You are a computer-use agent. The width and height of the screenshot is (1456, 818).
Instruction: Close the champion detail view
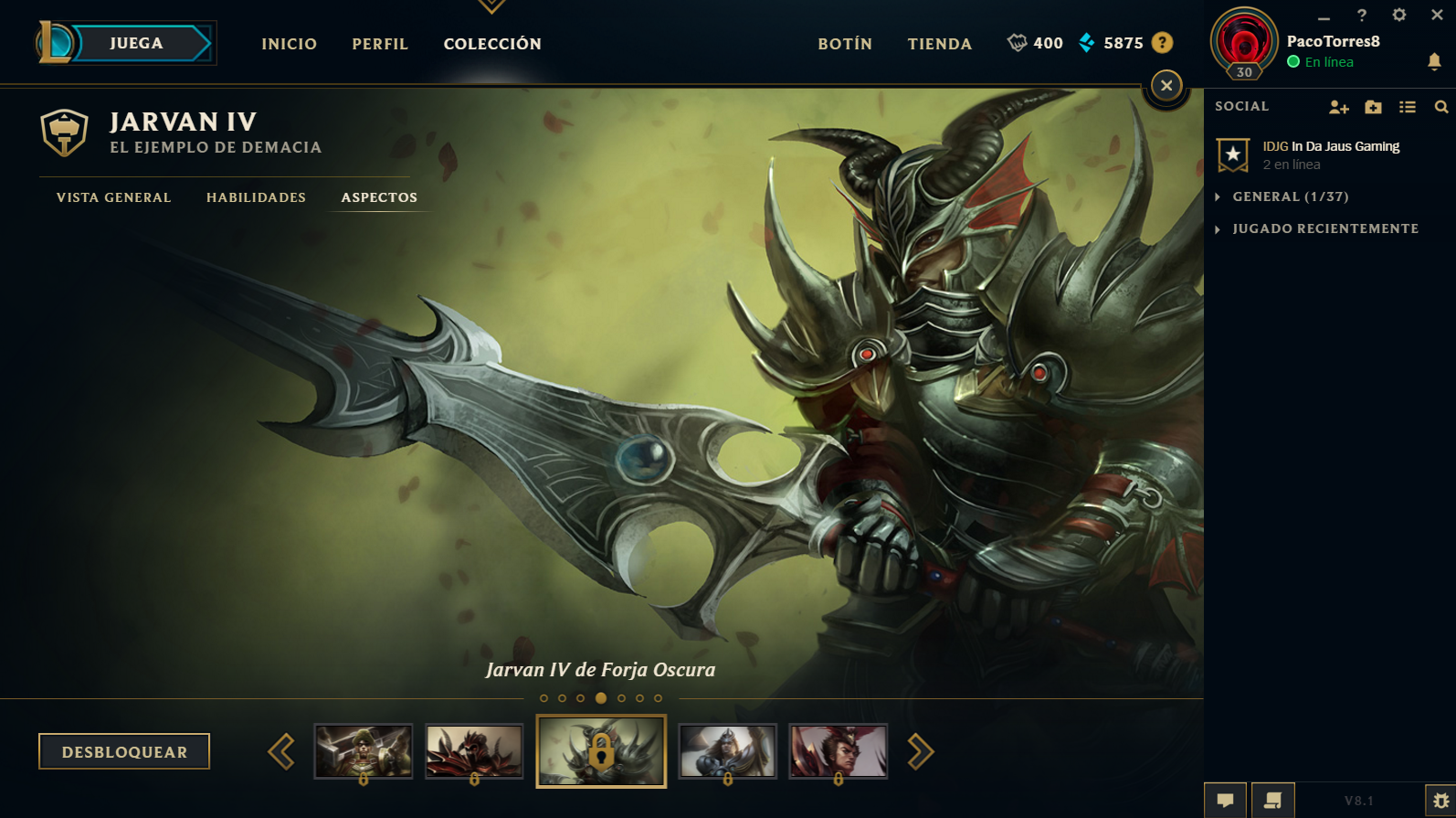point(1166,86)
